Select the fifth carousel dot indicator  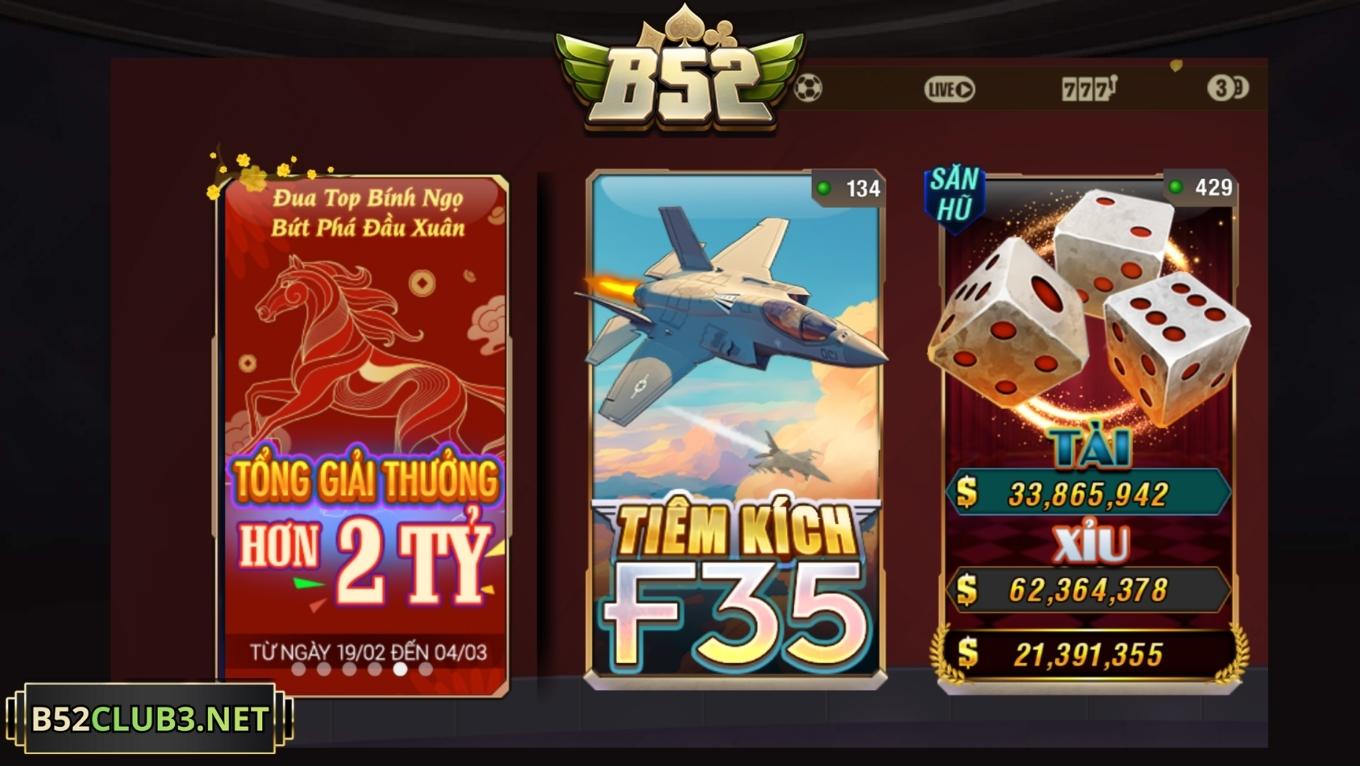point(400,671)
